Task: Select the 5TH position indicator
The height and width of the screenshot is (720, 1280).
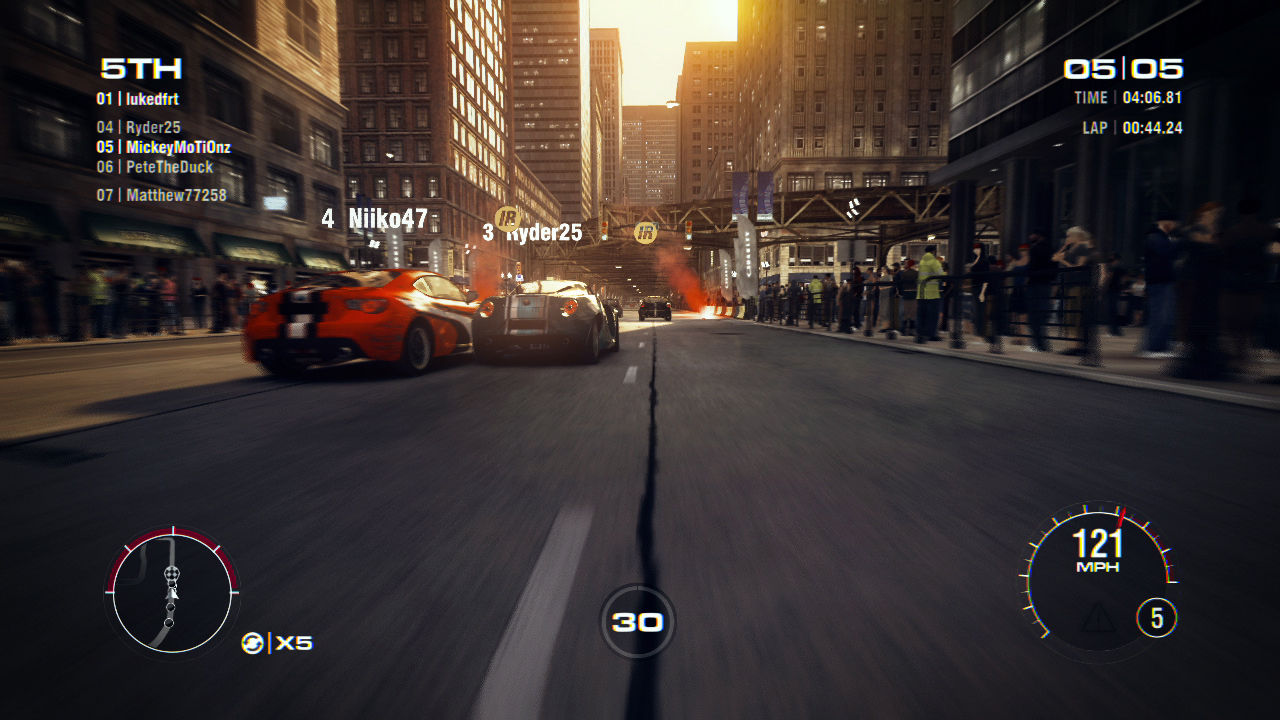Action: click(142, 70)
